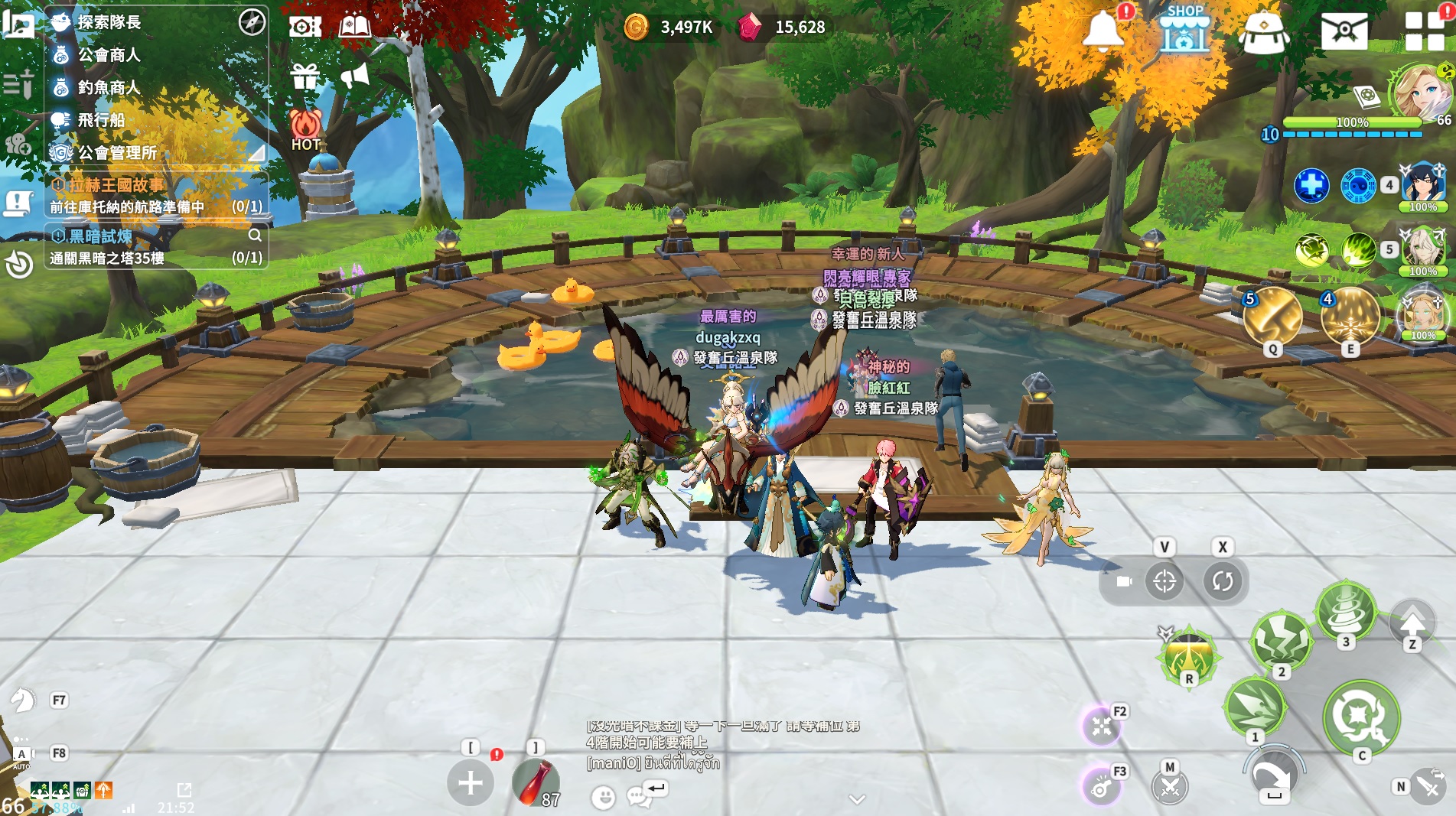
Task: Open the mail envelope
Action: tap(1344, 31)
